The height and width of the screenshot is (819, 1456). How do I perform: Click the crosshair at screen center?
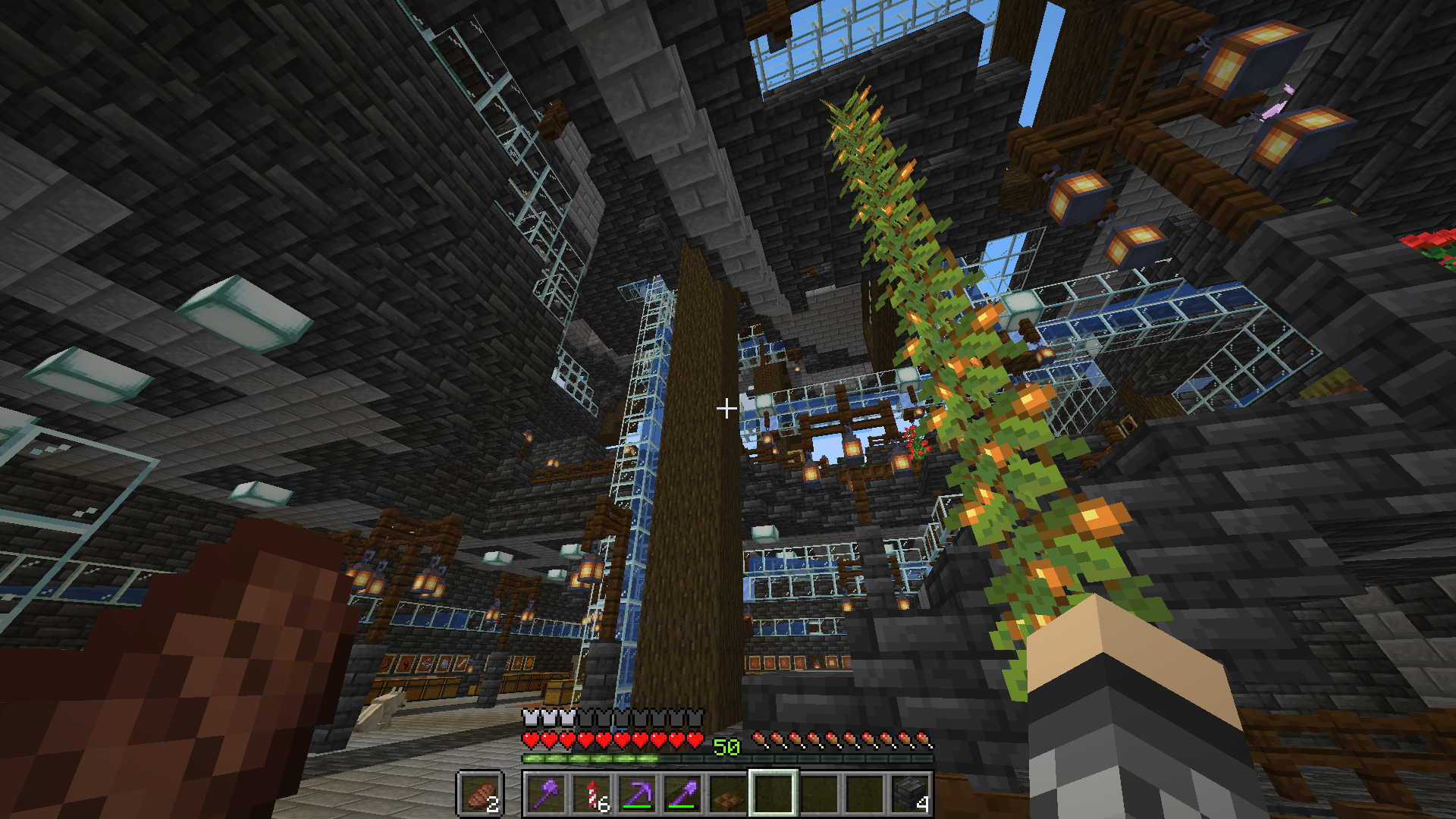pos(725,409)
